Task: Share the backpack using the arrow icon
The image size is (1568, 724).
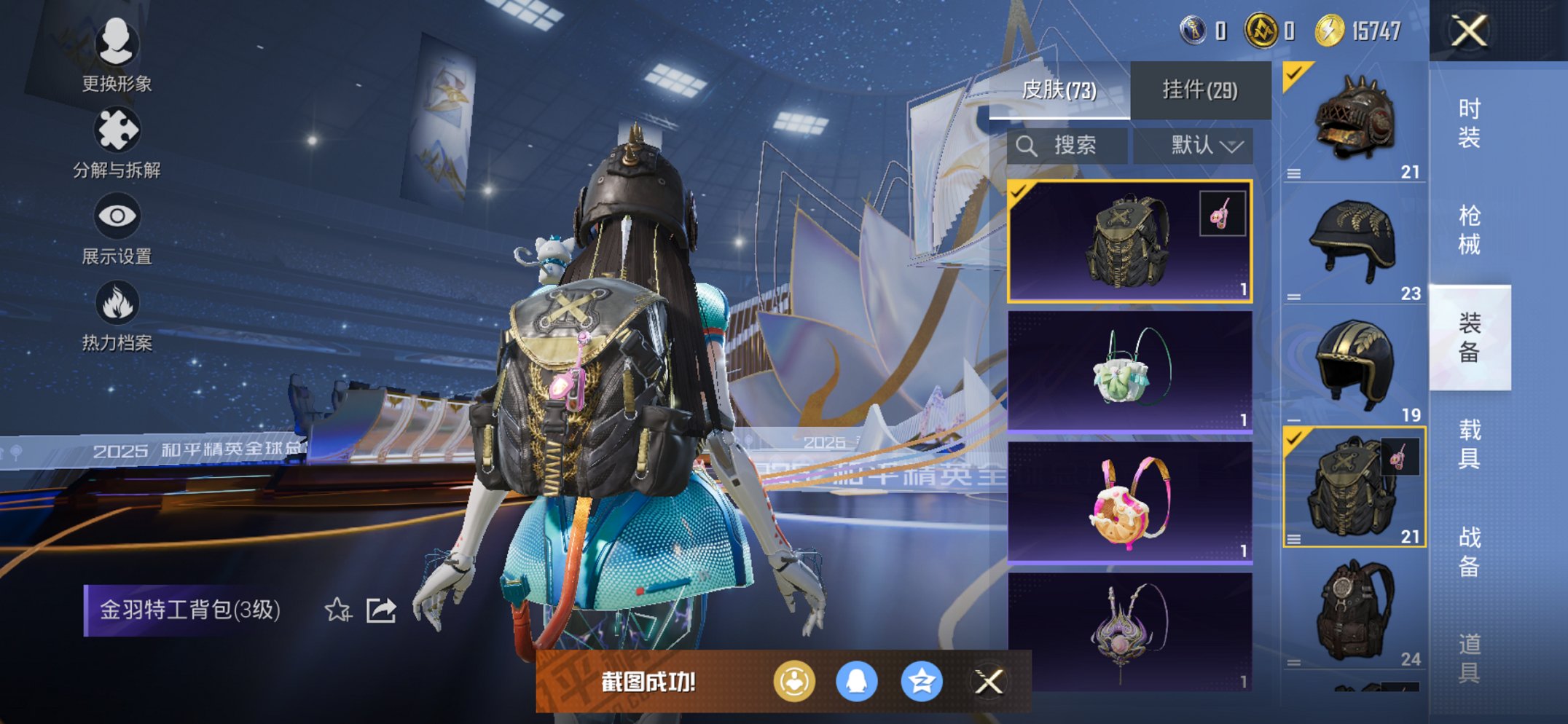Action: click(x=381, y=610)
